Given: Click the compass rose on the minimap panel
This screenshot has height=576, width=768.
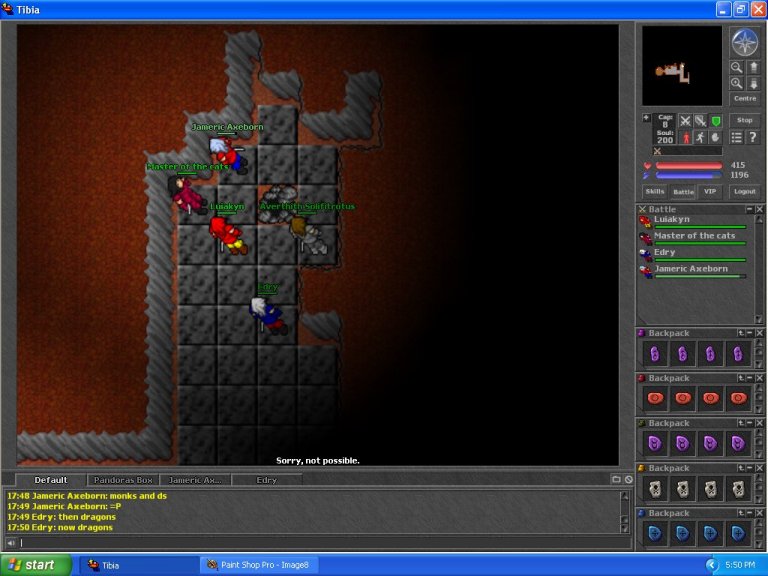Looking at the screenshot, I should coord(745,42).
